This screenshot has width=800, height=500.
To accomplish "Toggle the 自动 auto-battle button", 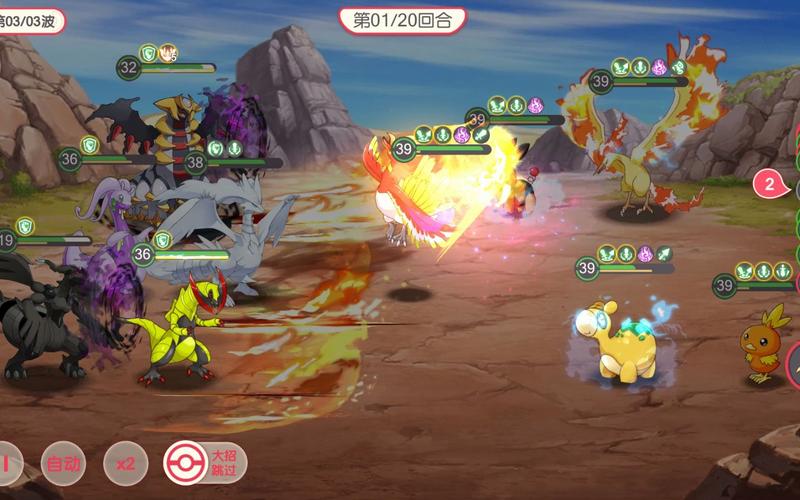I will point(63,464).
